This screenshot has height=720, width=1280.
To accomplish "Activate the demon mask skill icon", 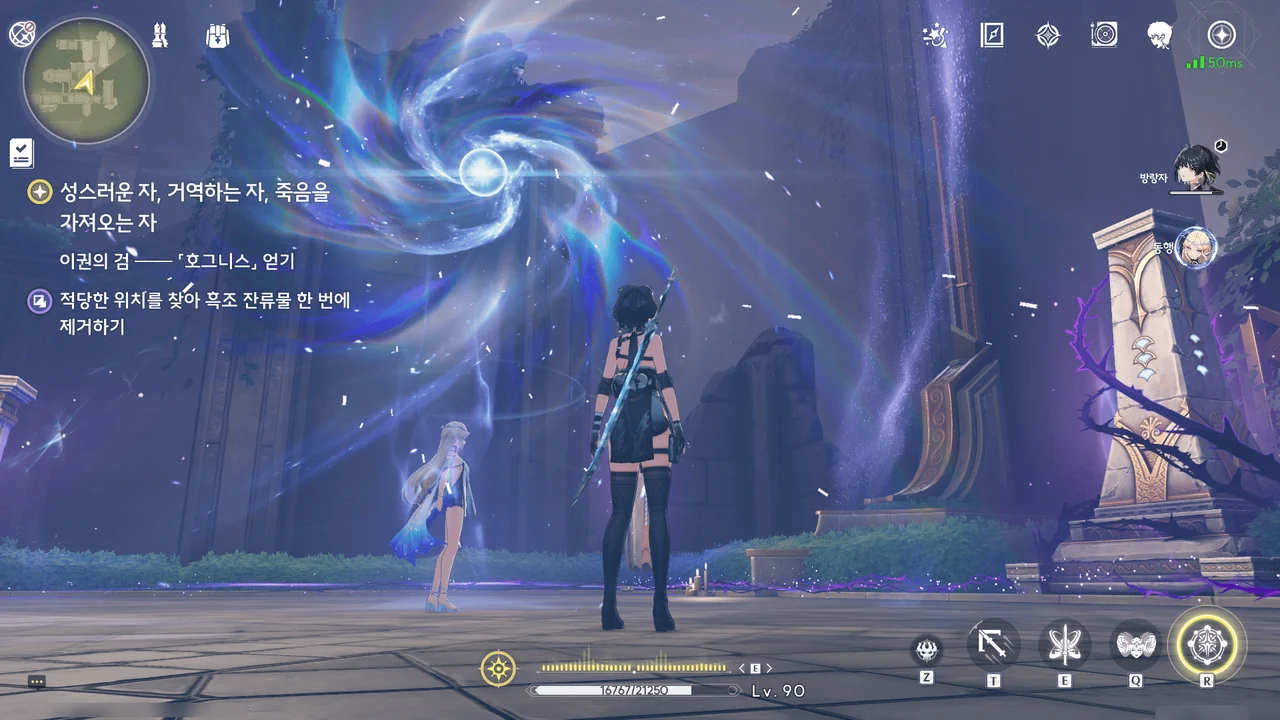I will coord(927,651).
